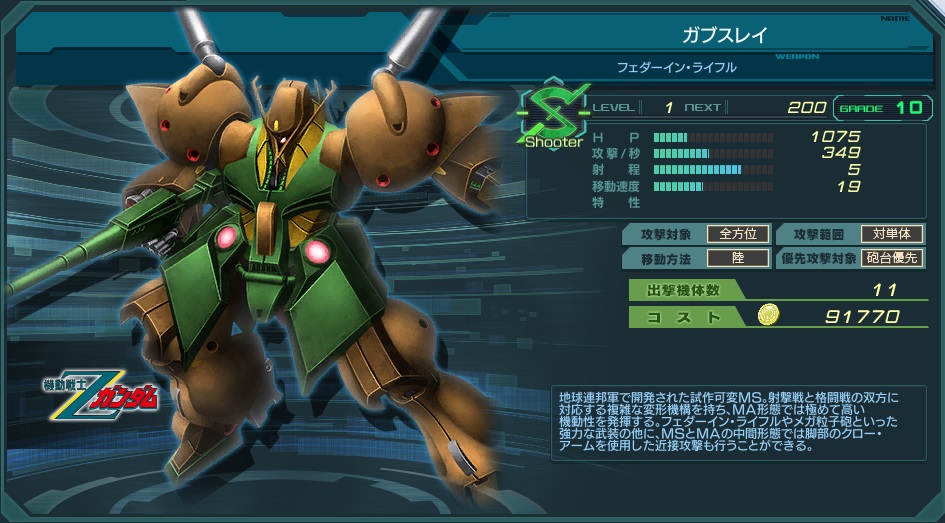
Task: Choose the 陸 movement method tag
Action: [738, 259]
